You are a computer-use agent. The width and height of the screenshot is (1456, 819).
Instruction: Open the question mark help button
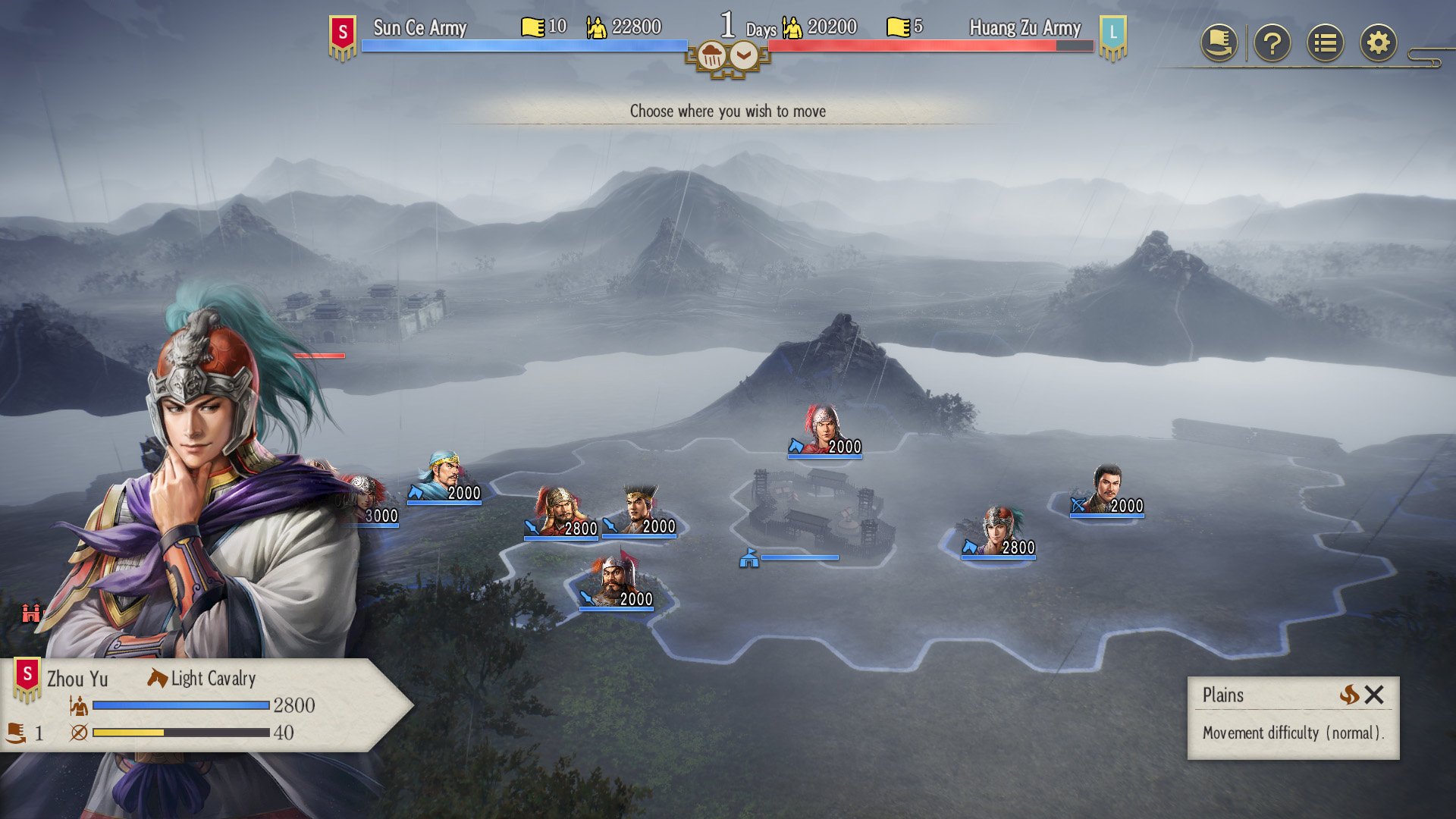pos(1272,43)
